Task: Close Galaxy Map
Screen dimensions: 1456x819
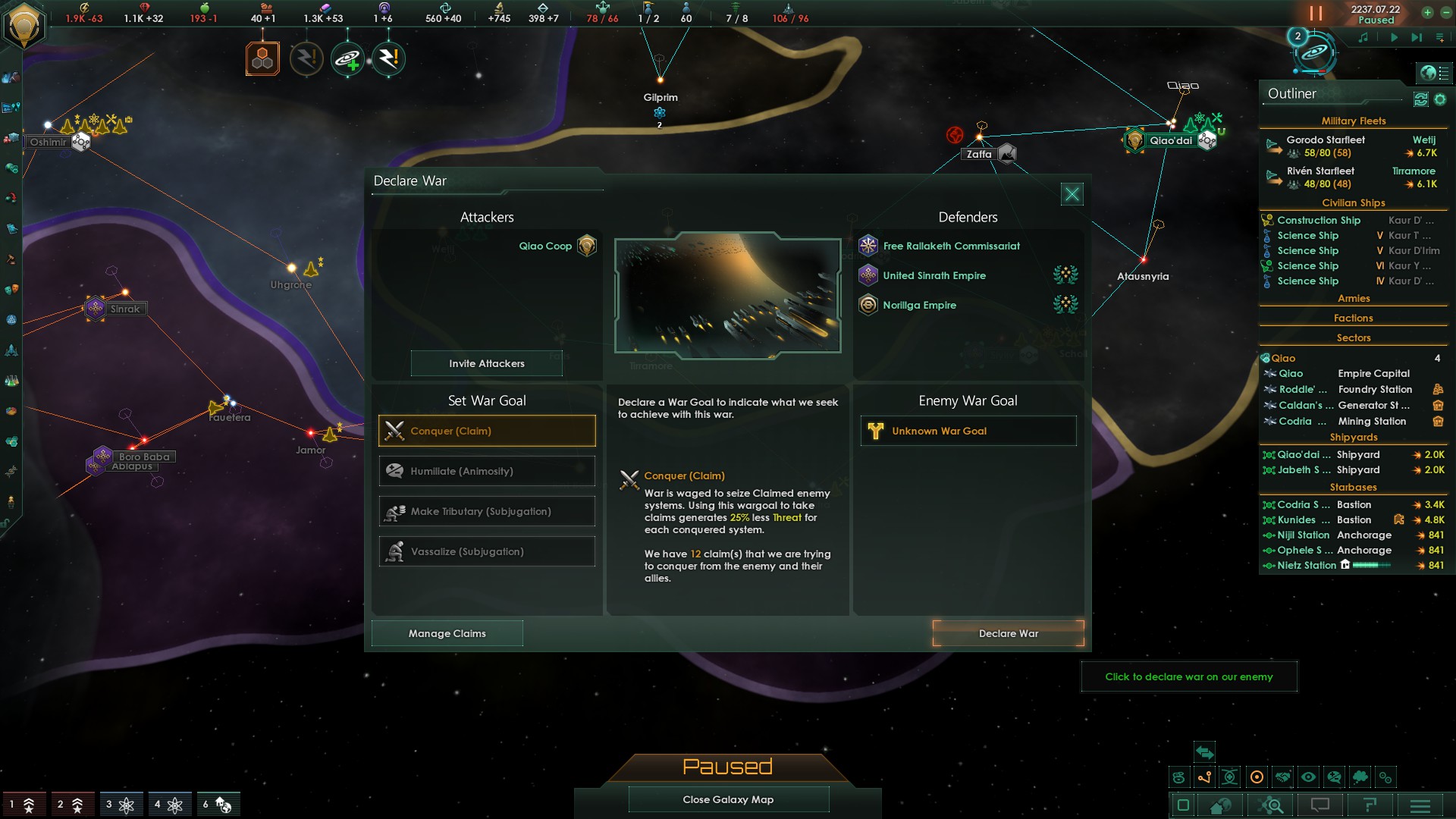Action: pyautogui.click(x=728, y=799)
